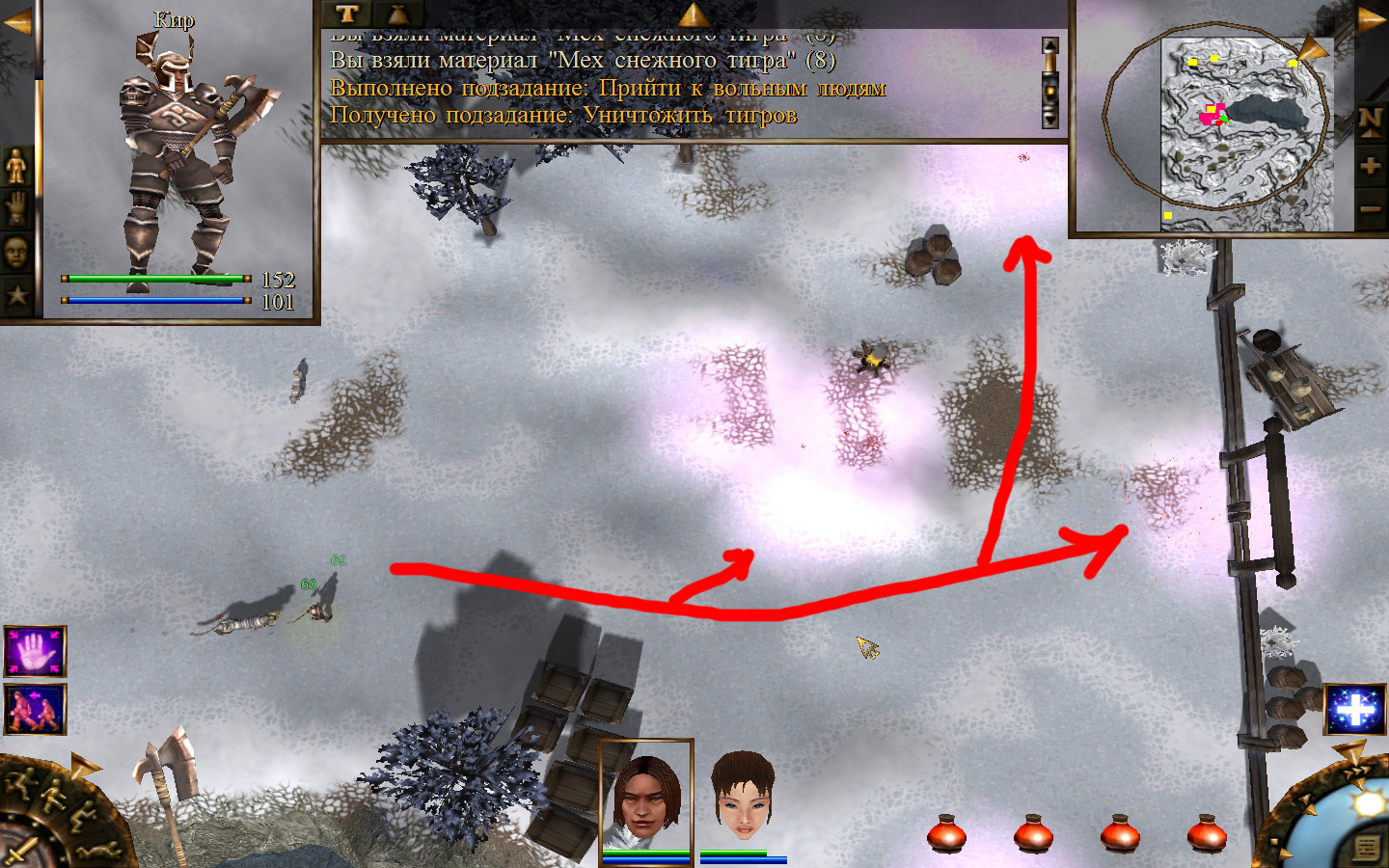Zoom in the minimap with plus
This screenshot has width=1389, height=868.
[1370, 166]
